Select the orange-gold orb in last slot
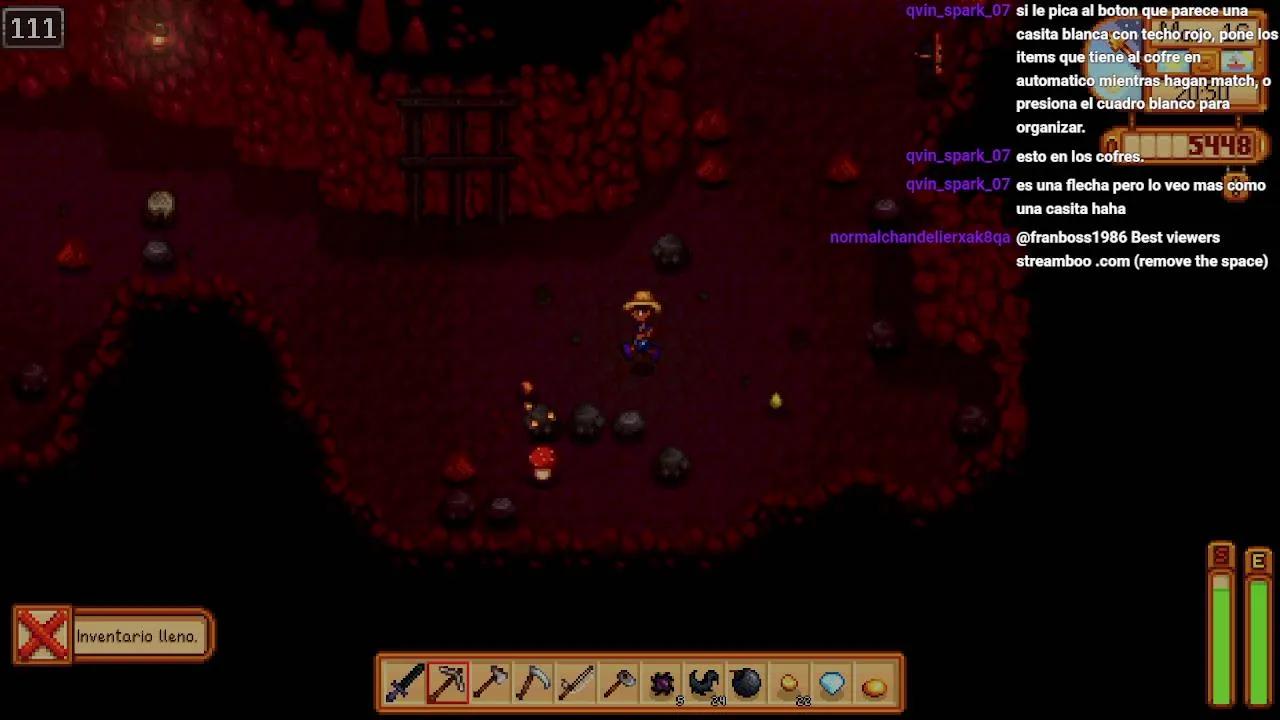The height and width of the screenshot is (720, 1280). tap(874, 684)
